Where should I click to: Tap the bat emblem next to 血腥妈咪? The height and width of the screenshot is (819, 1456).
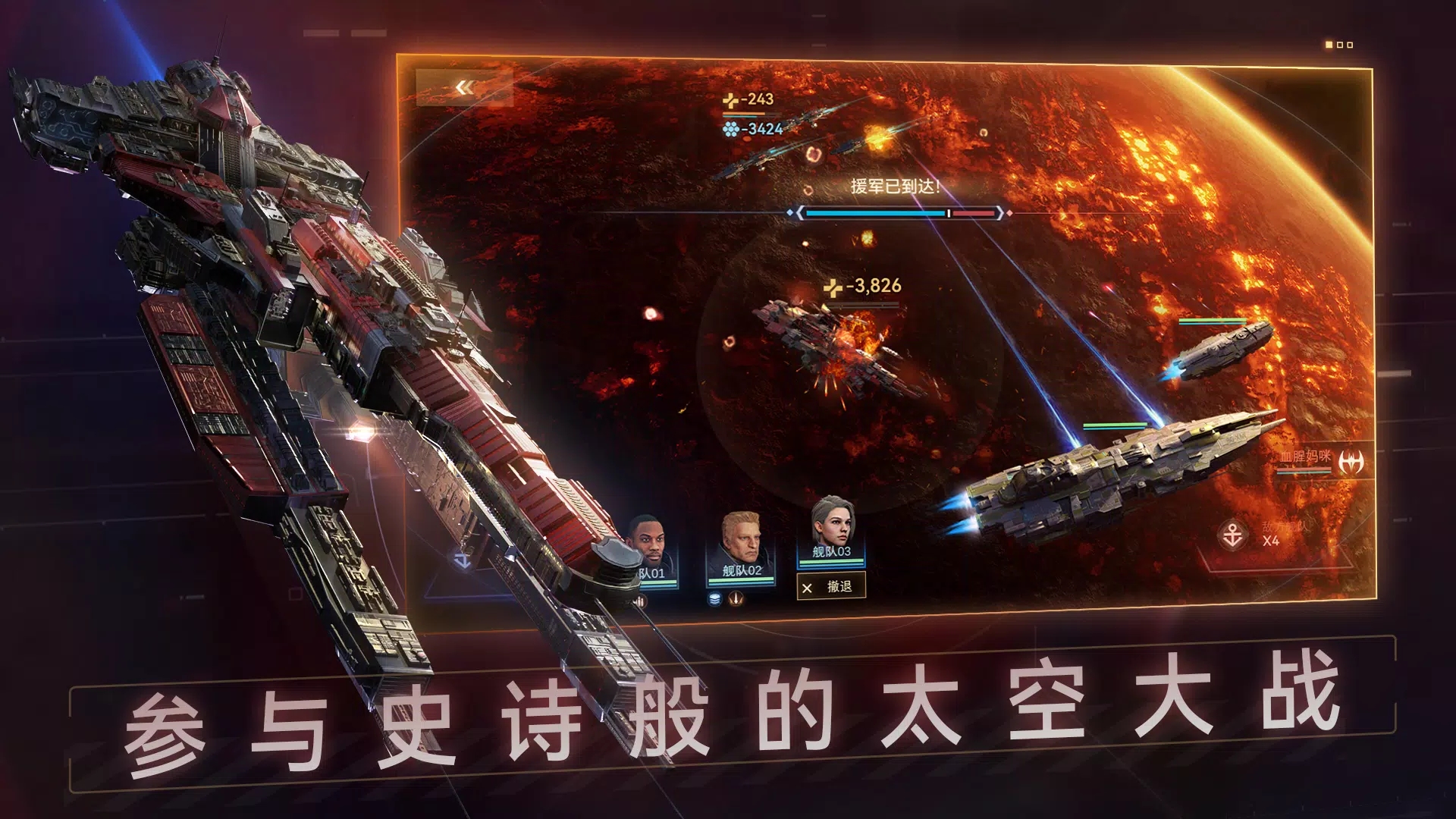coord(1351,461)
